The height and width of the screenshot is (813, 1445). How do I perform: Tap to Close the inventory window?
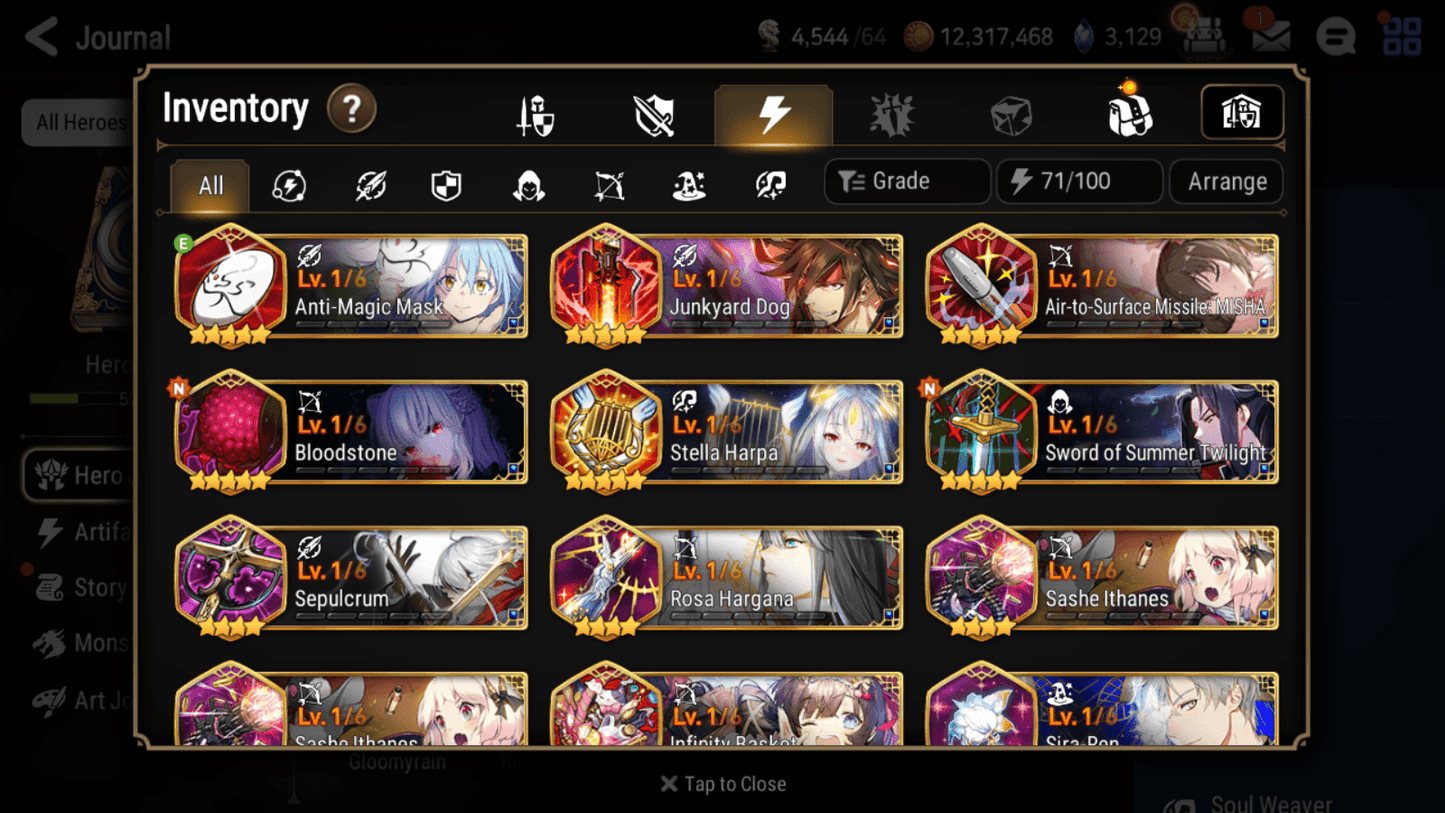point(723,784)
